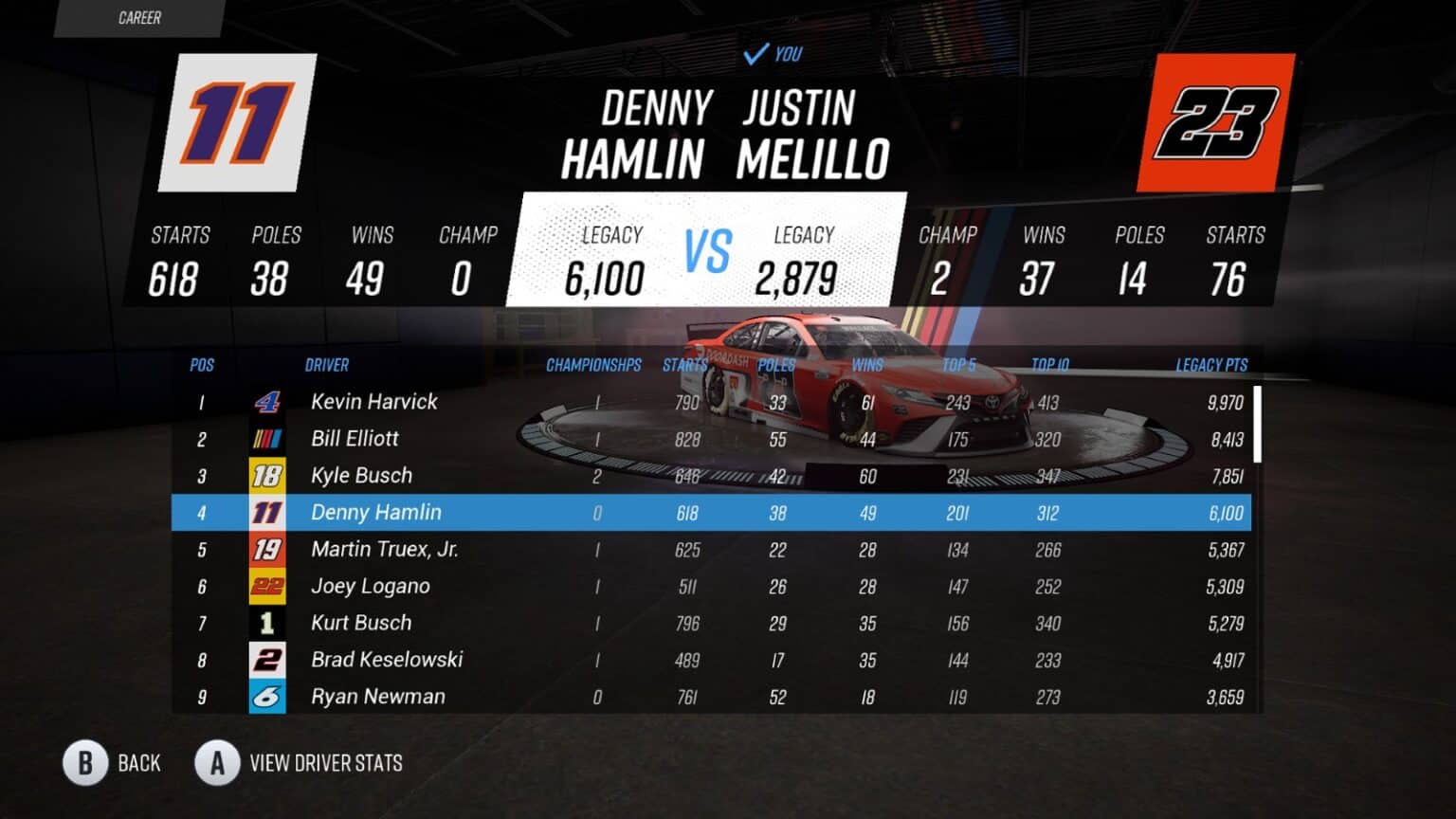Click Bill Elliott's striped number badge

(x=267, y=438)
